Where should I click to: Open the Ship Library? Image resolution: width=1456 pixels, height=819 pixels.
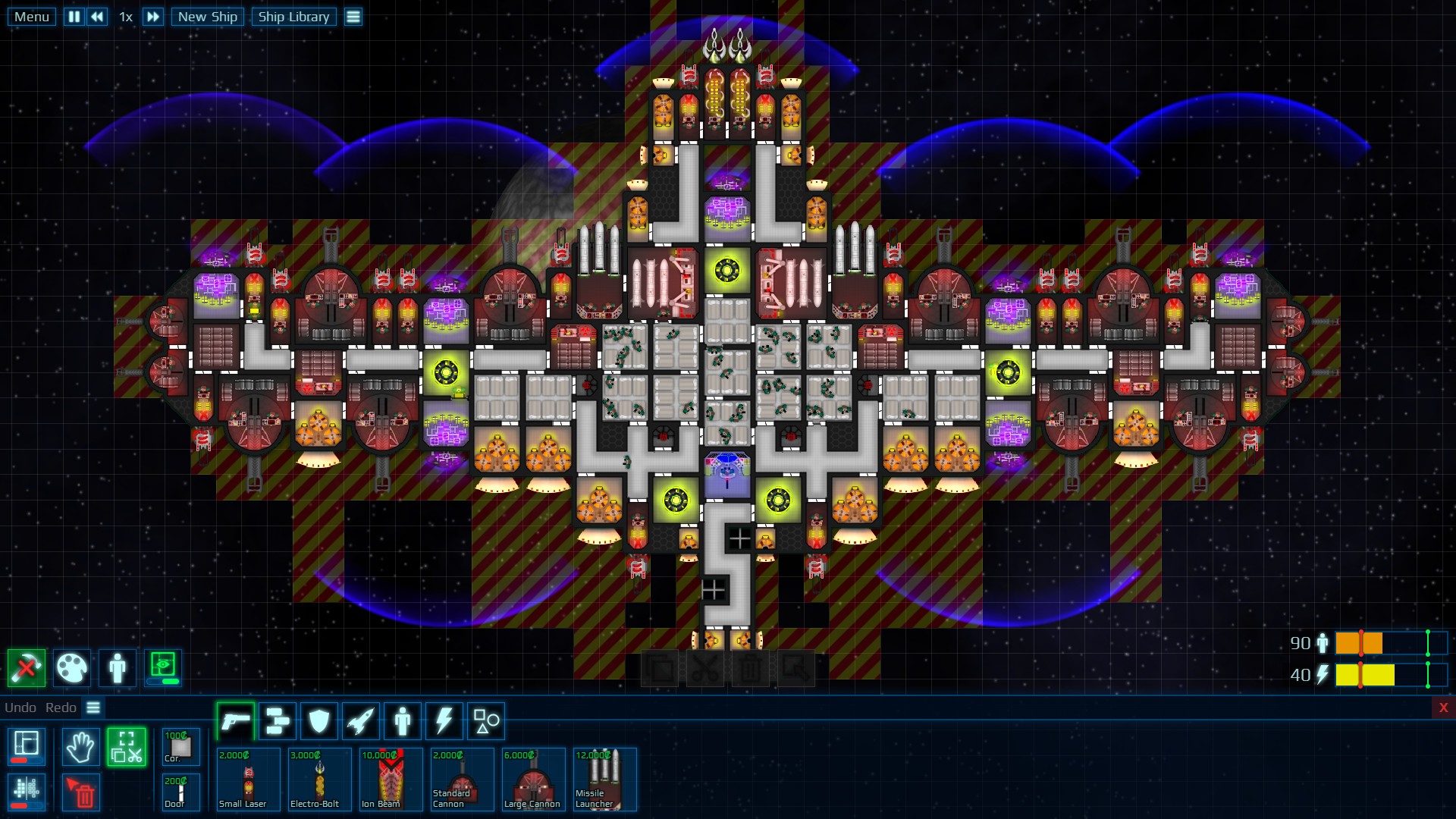(293, 17)
